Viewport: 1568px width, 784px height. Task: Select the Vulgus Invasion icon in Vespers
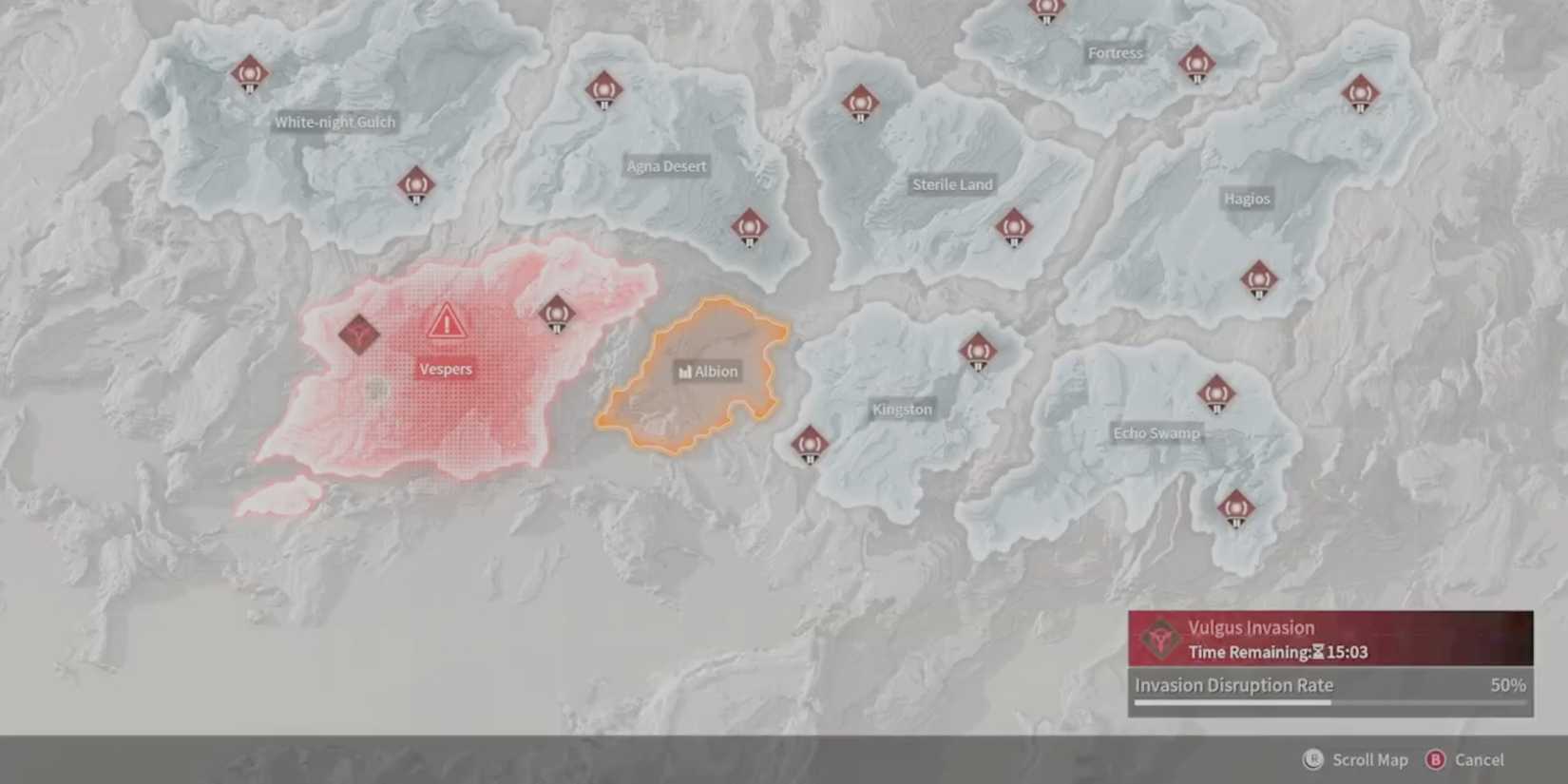point(359,335)
